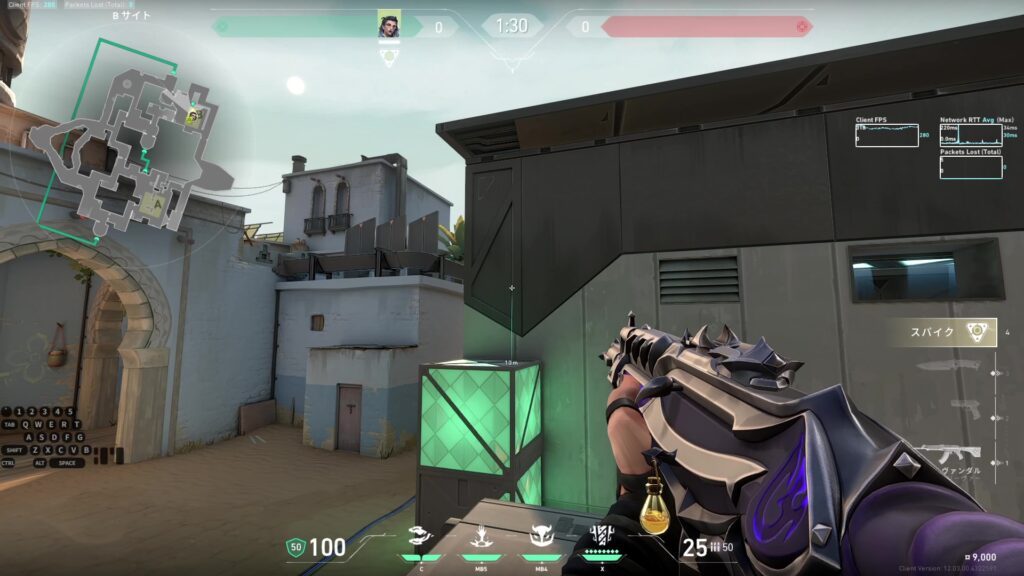
Task: Select the スパイク (Spike) inventory slot
Action: (x=950, y=333)
